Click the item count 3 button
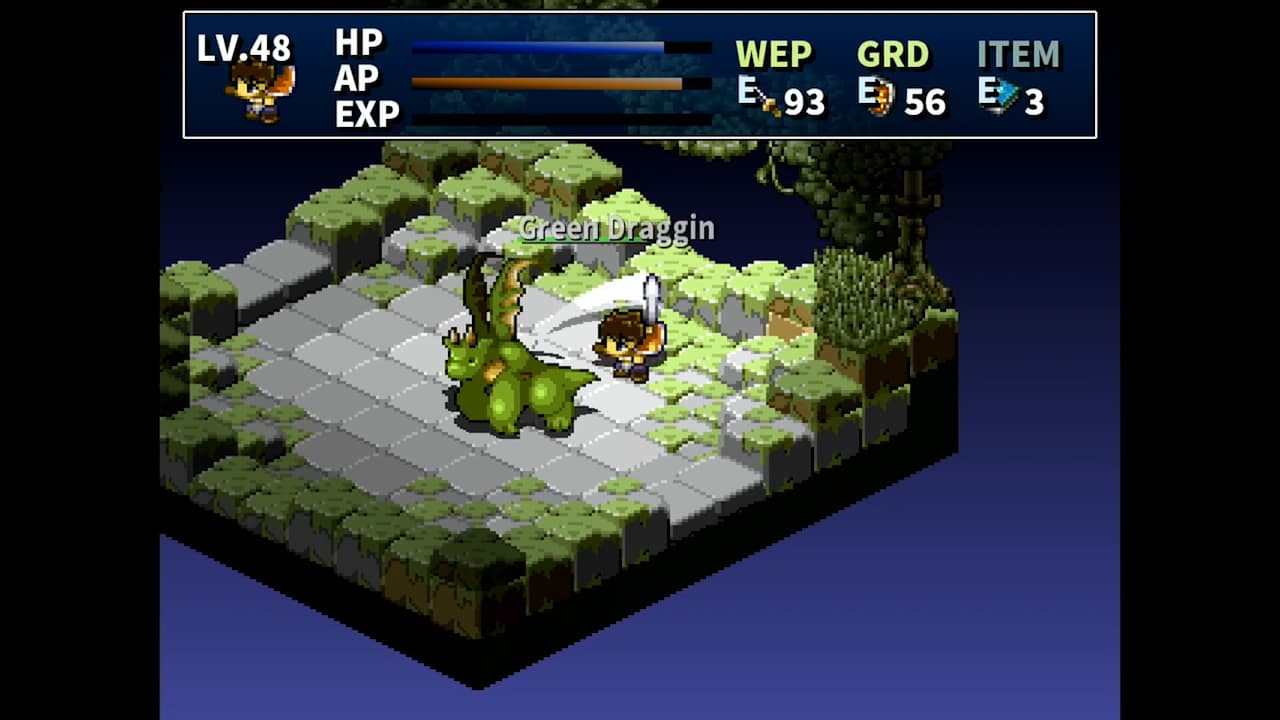This screenshot has height=720, width=1280. (x=1037, y=100)
